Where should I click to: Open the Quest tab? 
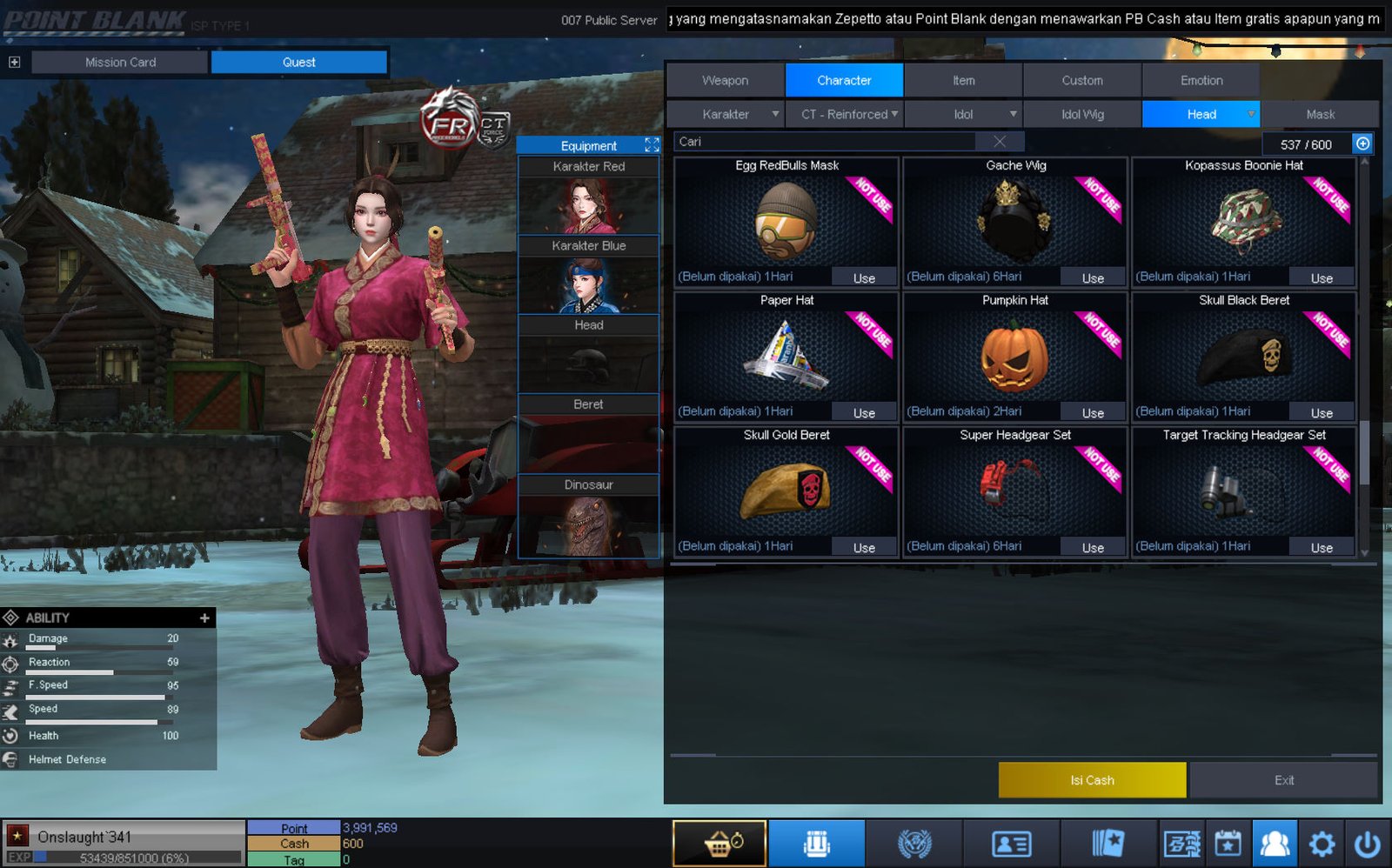point(298,62)
